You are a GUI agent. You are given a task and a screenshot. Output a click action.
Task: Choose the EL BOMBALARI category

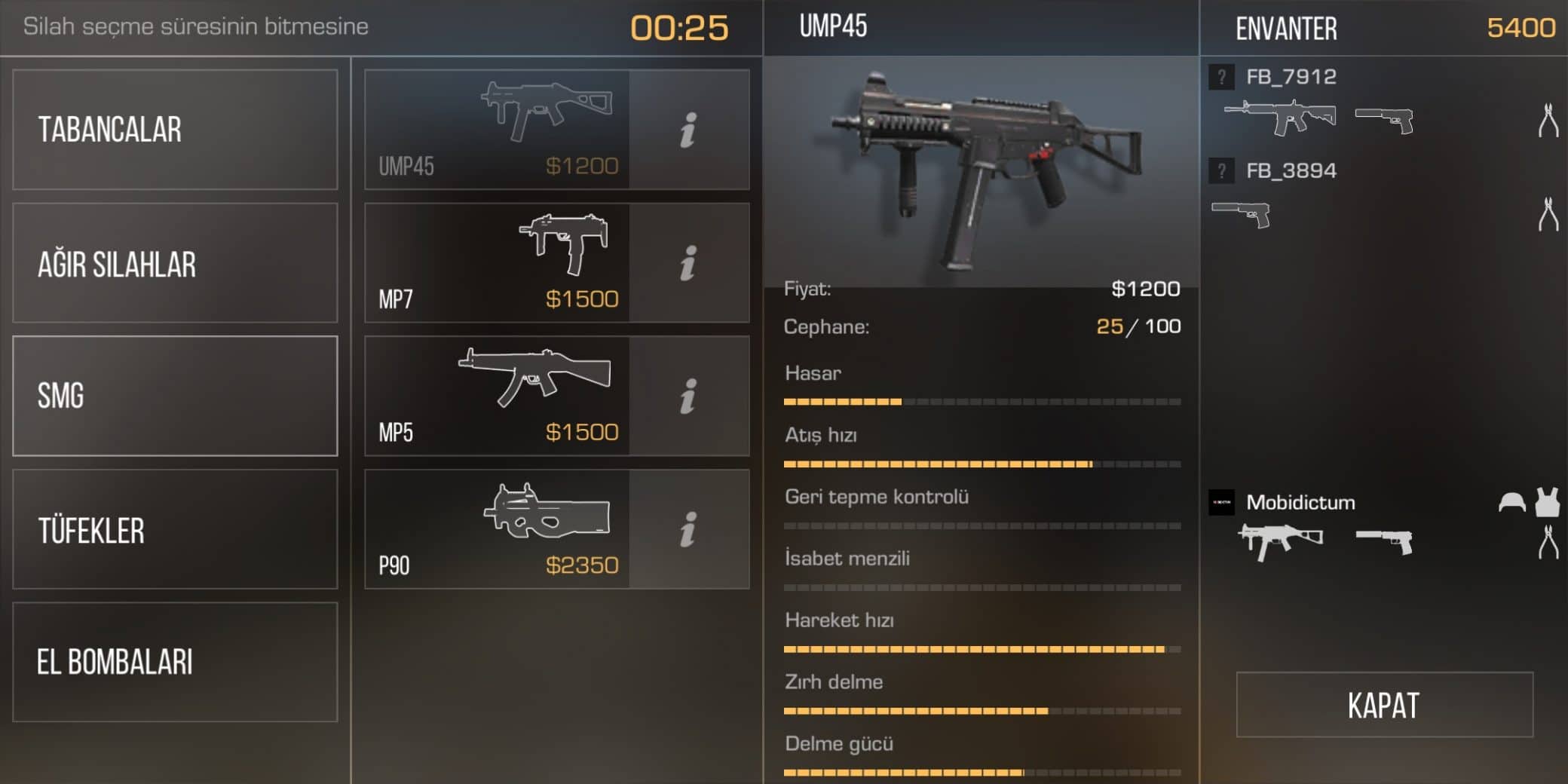pos(175,662)
